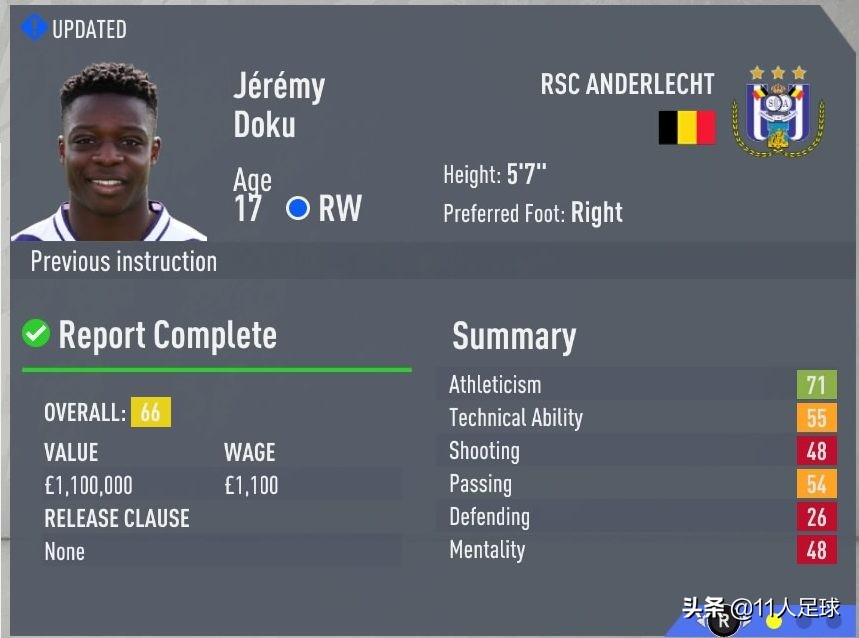
Task: Click Jérémy Doku's player portrait
Action: [x=108, y=153]
